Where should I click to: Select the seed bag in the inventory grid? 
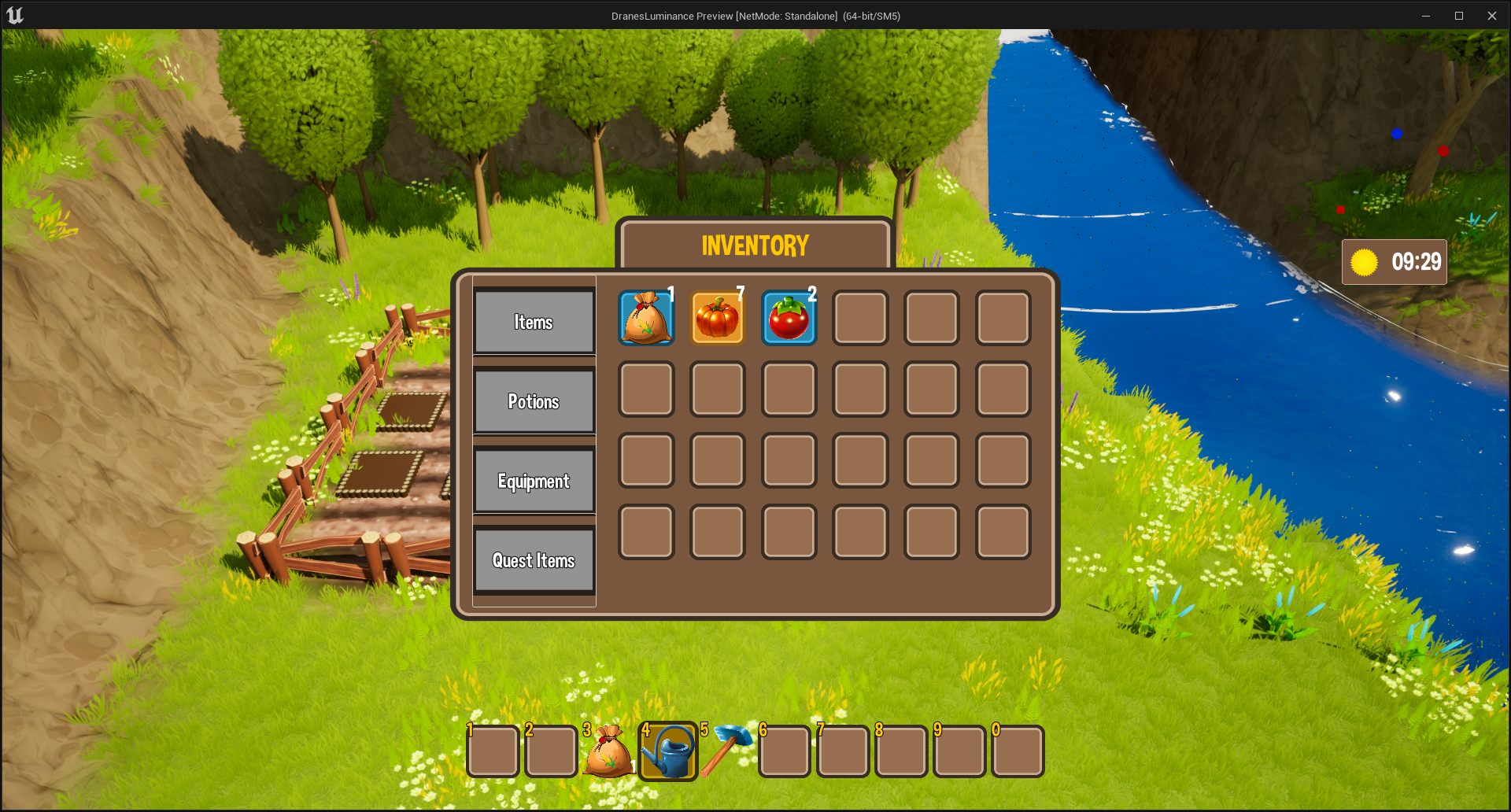(646, 318)
